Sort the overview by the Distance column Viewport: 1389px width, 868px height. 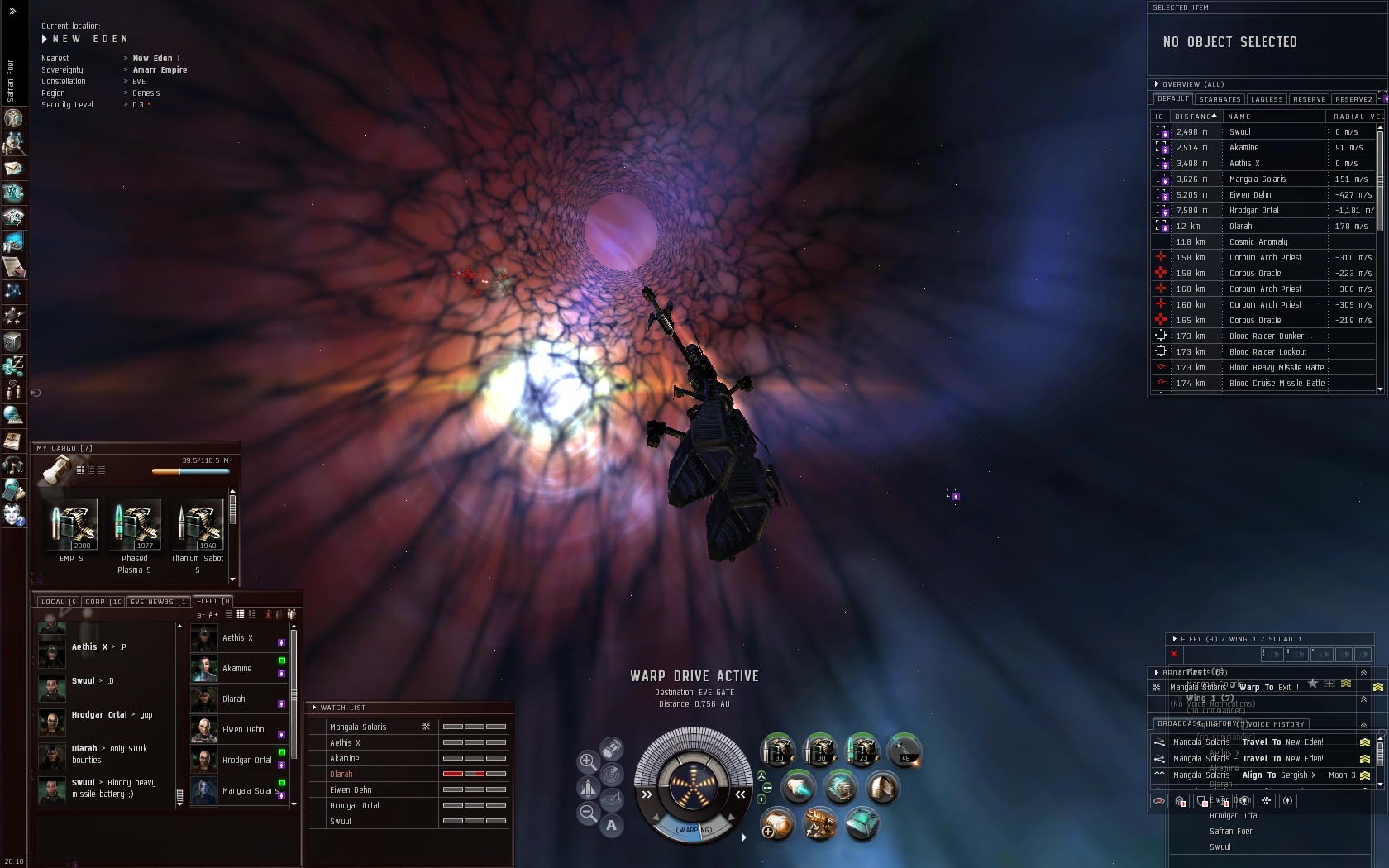click(1195, 117)
